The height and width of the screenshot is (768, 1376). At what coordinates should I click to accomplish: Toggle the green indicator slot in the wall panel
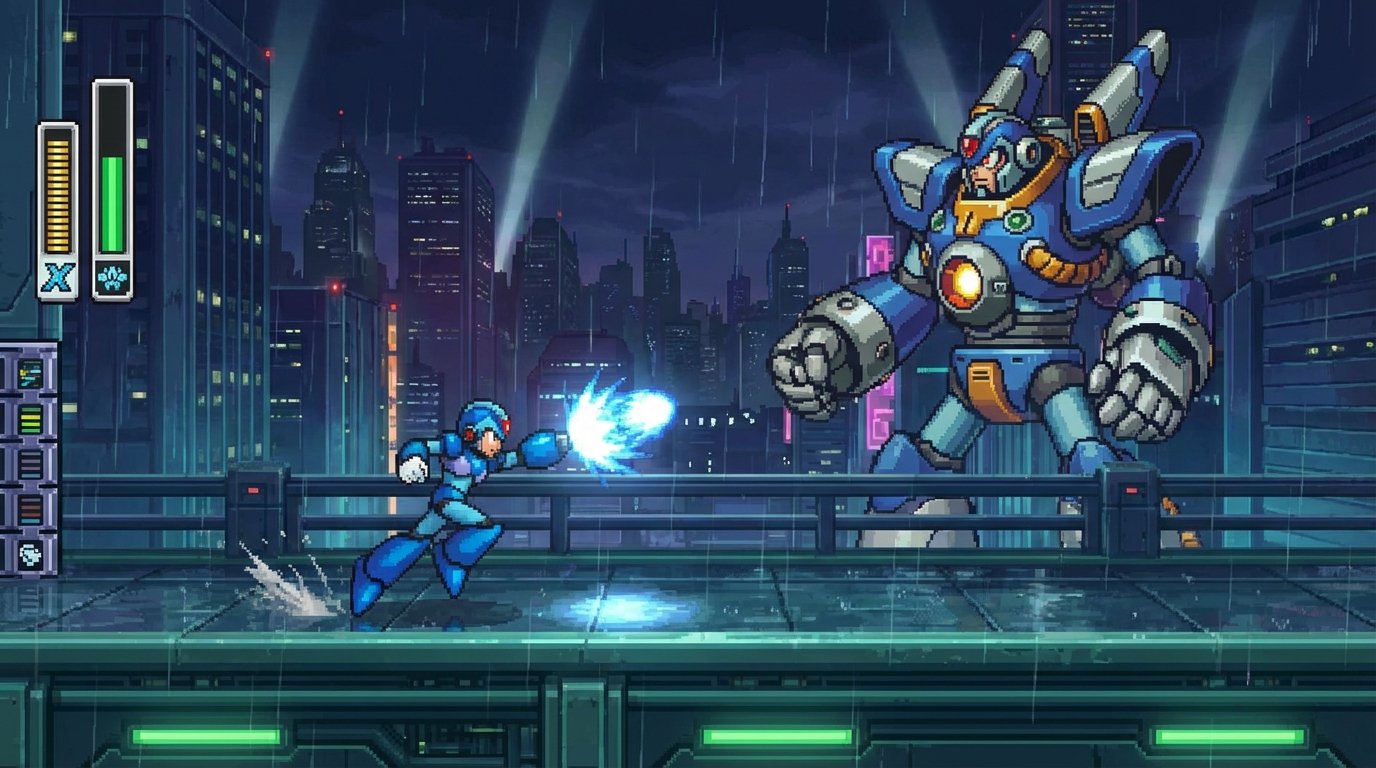(x=29, y=418)
